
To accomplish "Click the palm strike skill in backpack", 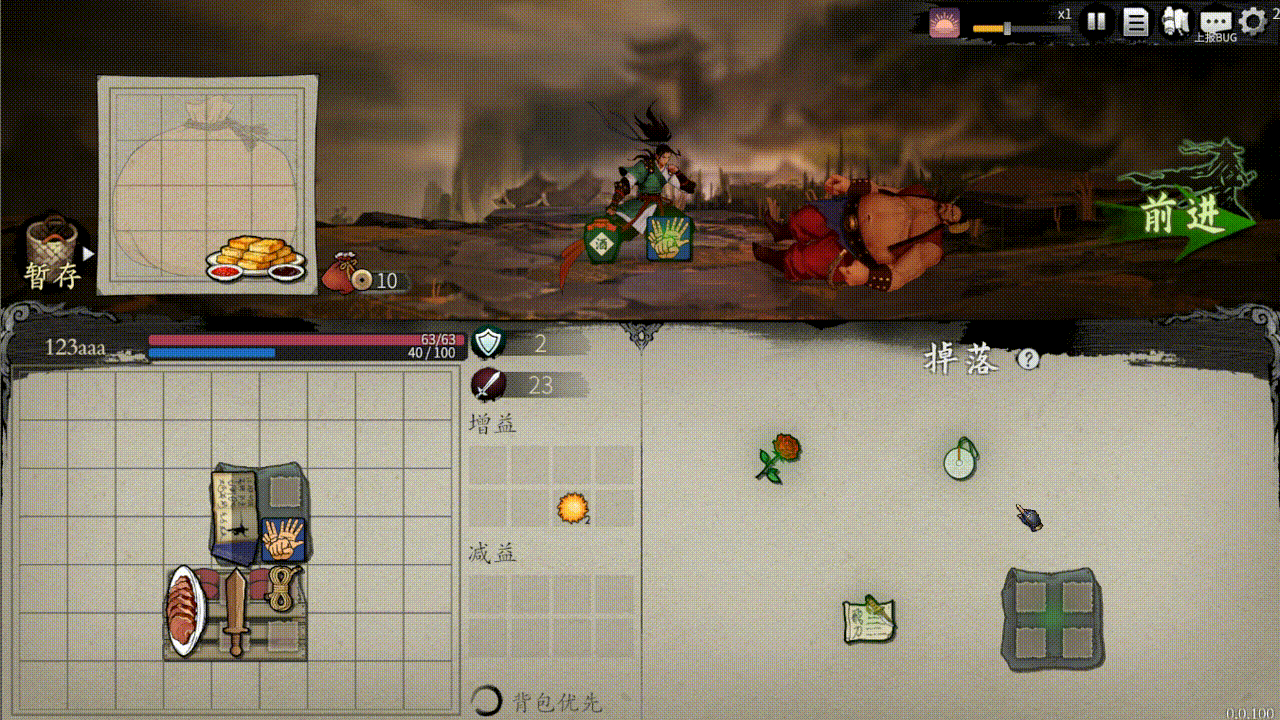I will click(283, 539).
